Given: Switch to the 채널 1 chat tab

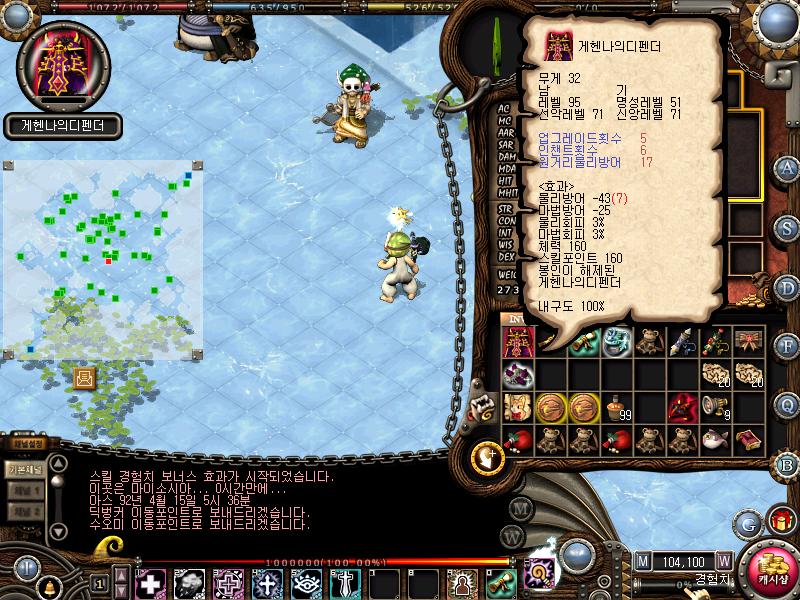Looking at the screenshot, I should [x=24, y=491].
